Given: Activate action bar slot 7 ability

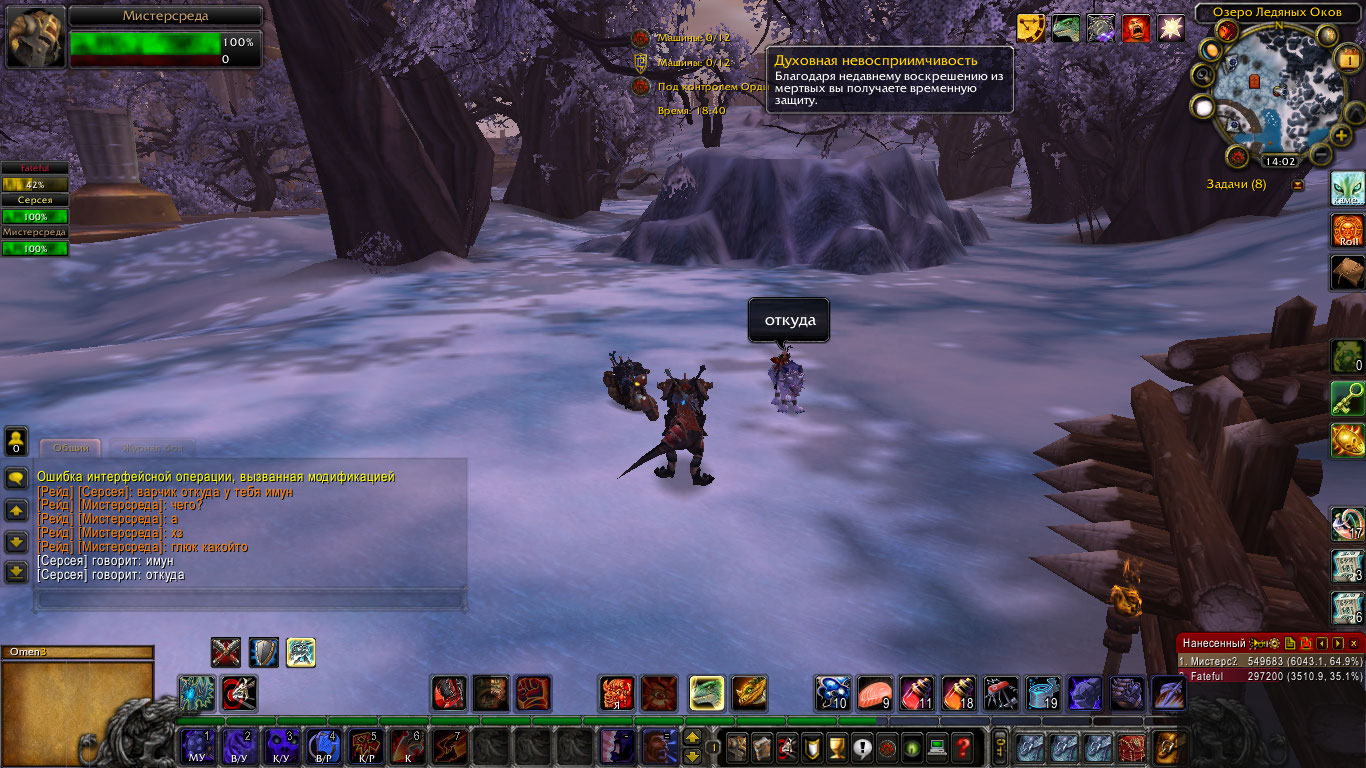Looking at the screenshot, I should coord(448,746).
